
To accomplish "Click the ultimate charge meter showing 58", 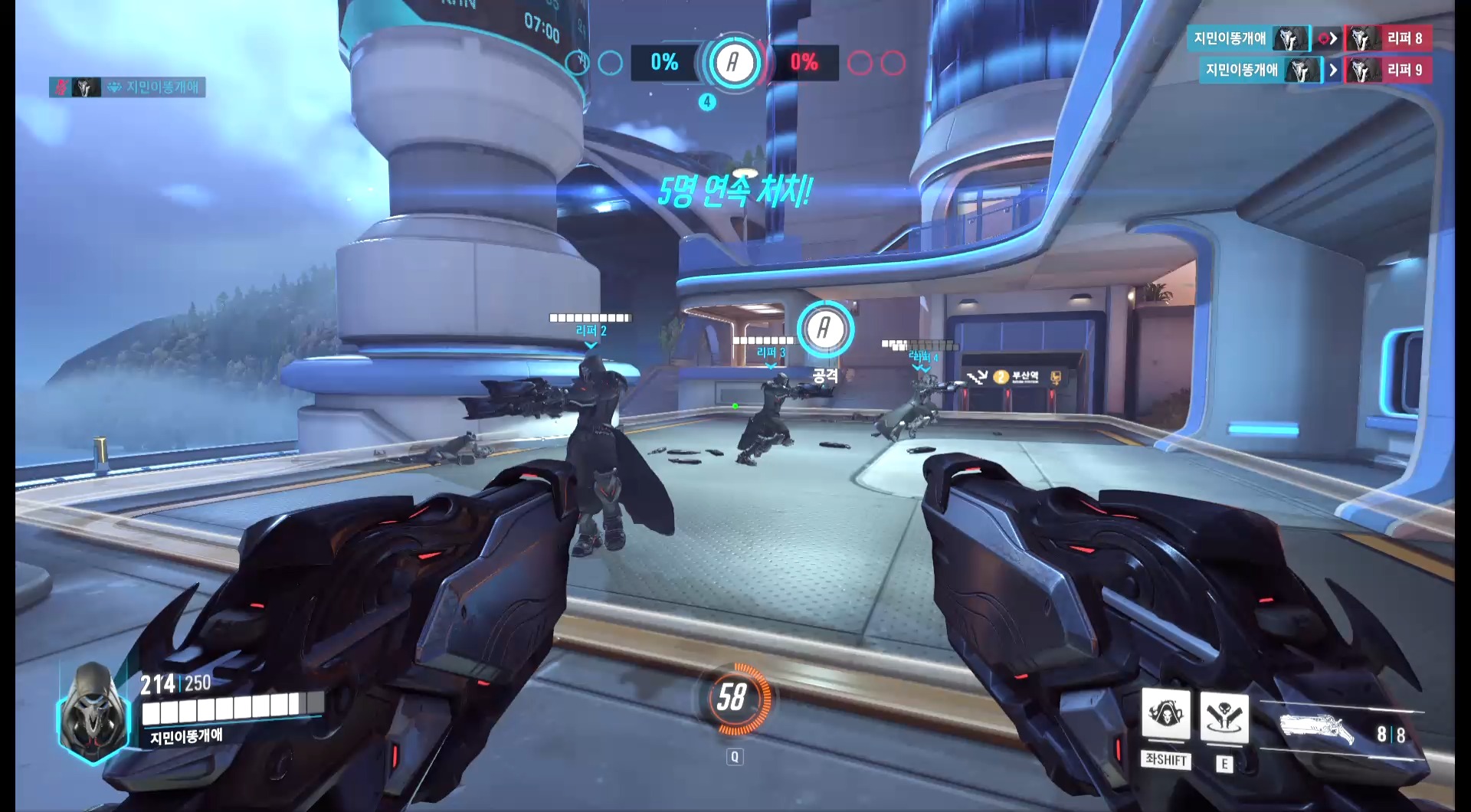I will coord(732,698).
